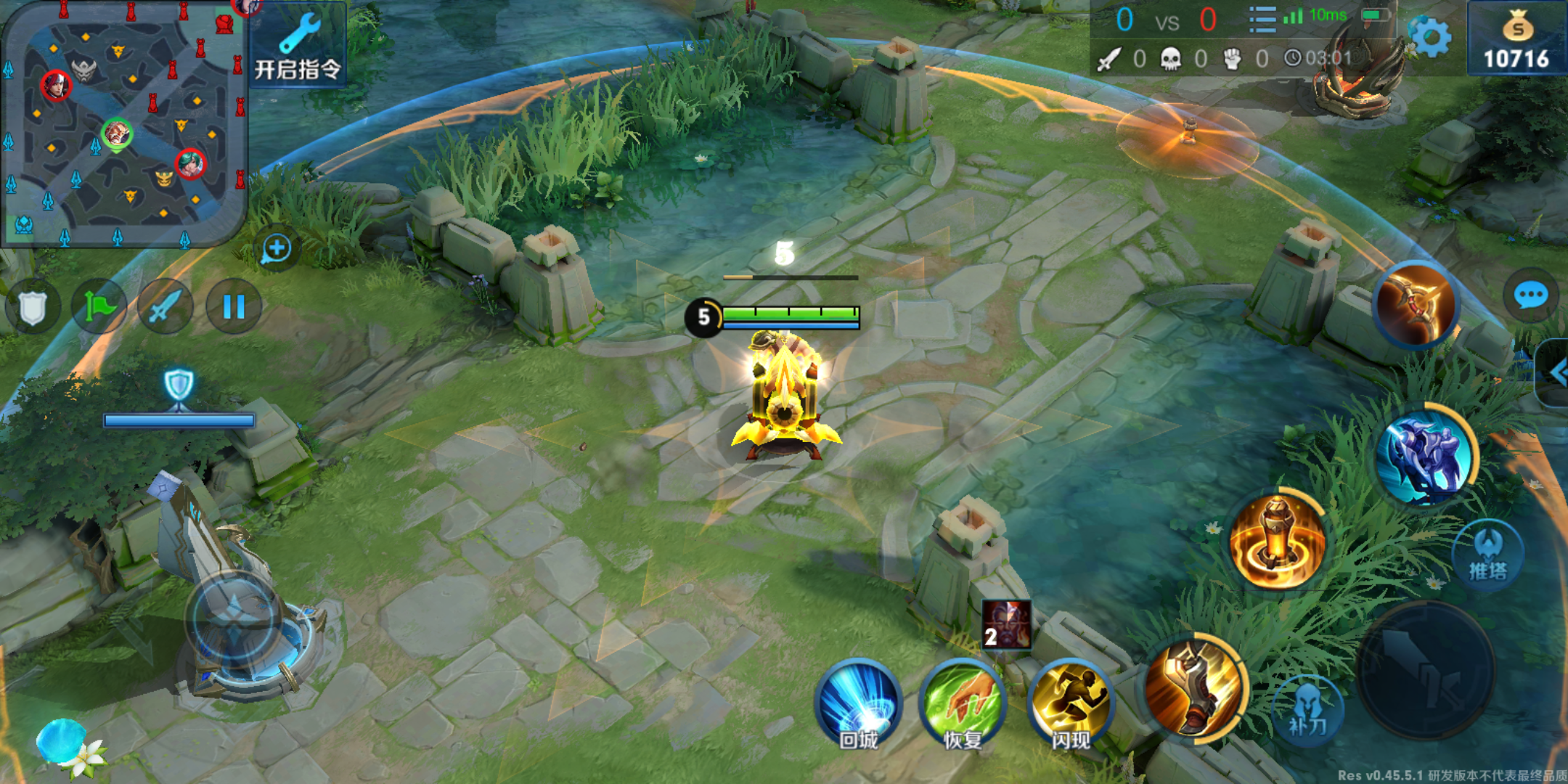Open the gold coin shop
Viewport: 1568px width, 784px height.
pos(1516,40)
